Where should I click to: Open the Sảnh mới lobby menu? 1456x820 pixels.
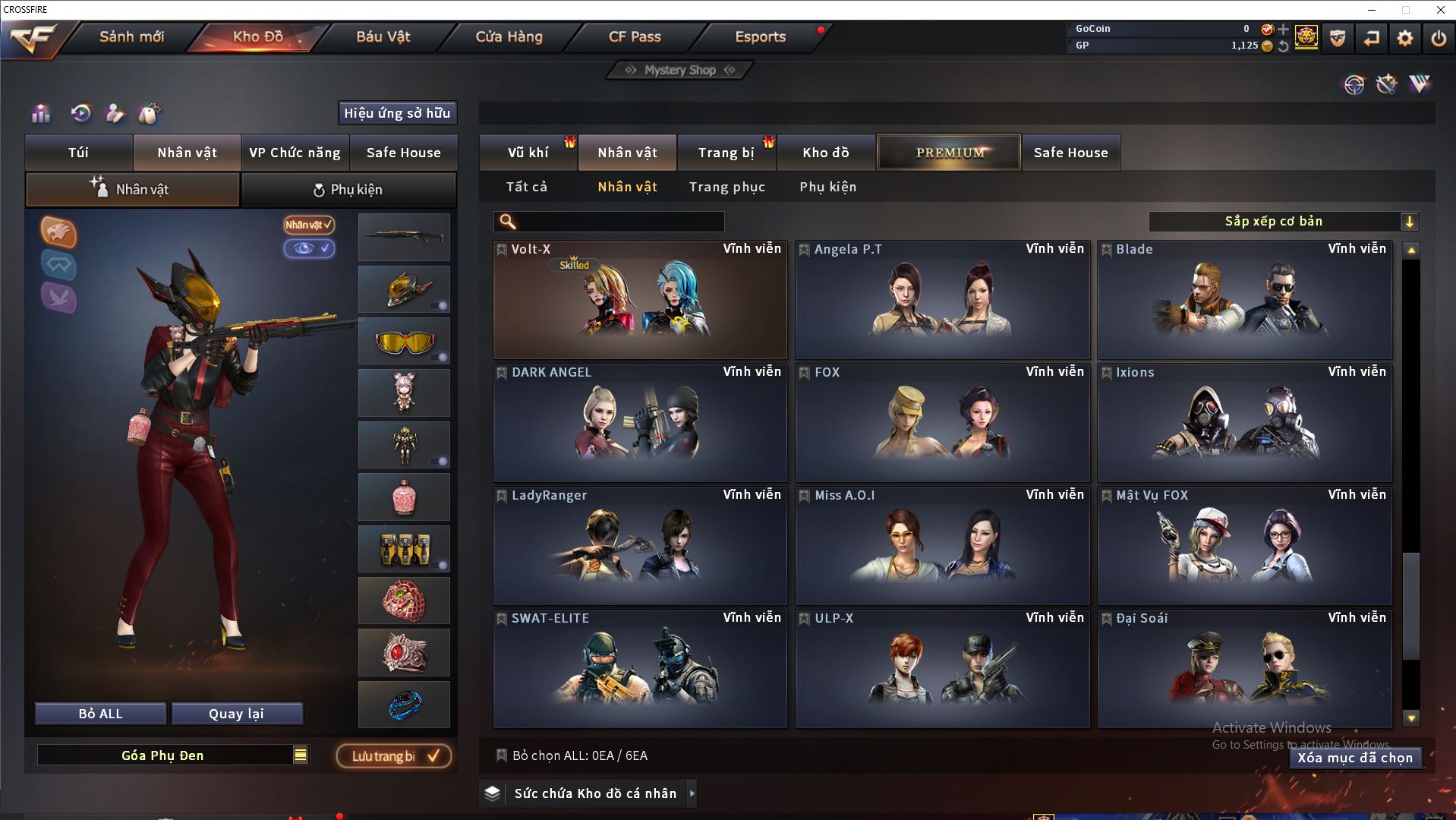(x=131, y=36)
